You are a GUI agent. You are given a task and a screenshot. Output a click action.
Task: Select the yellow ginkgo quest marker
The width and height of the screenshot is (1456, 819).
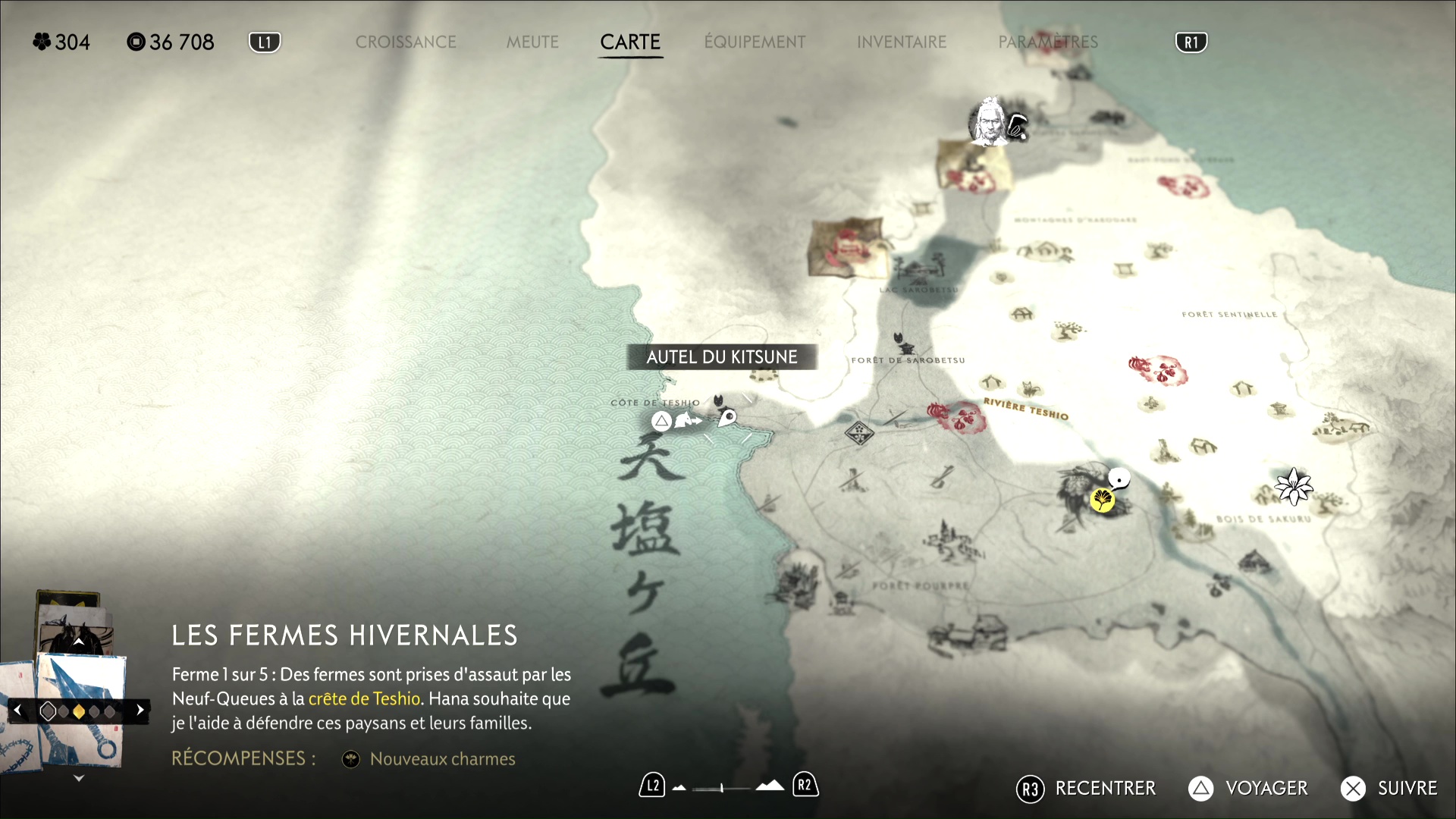click(1102, 500)
